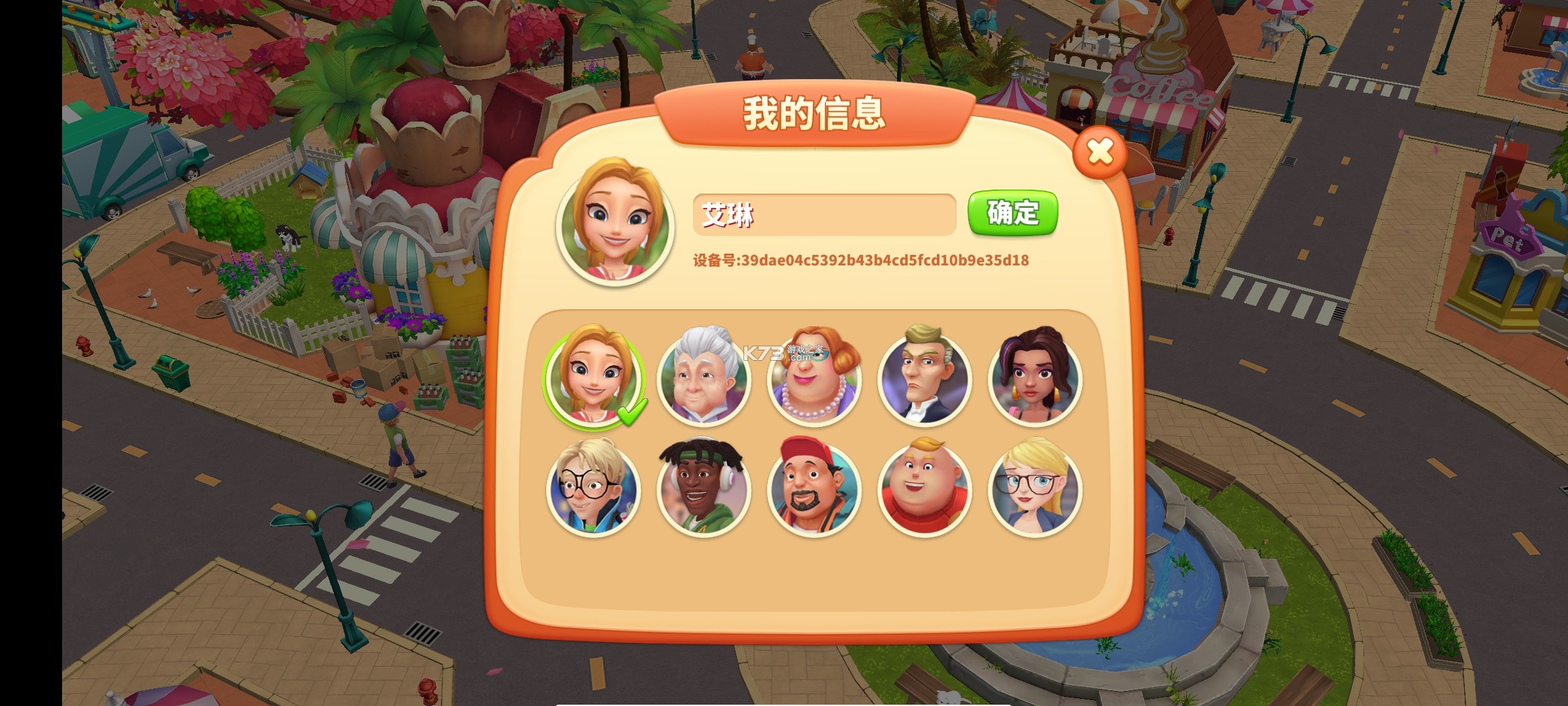Viewport: 1568px width, 706px height.
Task: Select the brunette woman with gold earrings
Action: pyautogui.click(x=1036, y=379)
